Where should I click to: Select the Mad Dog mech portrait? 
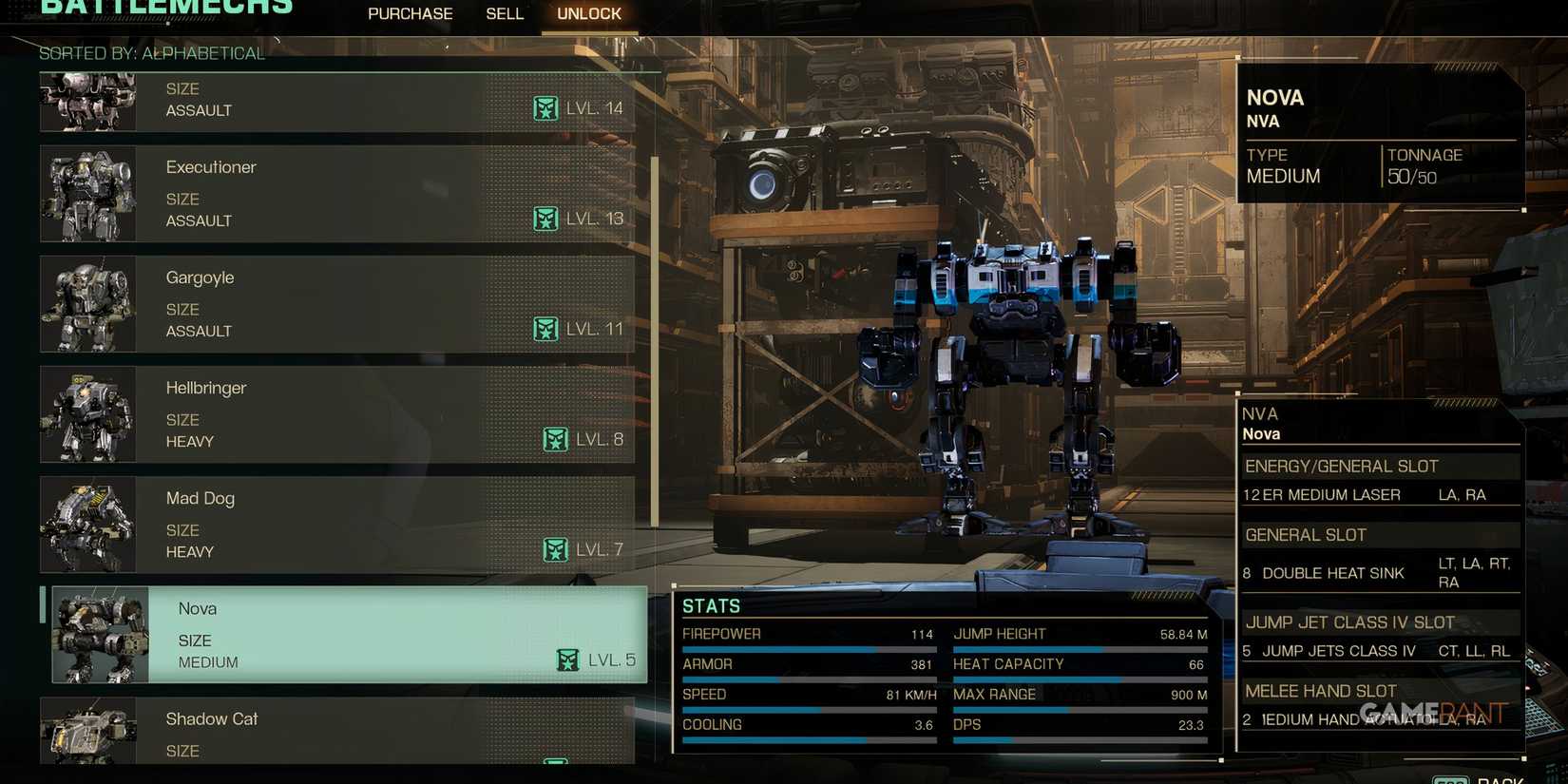coord(88,525)
